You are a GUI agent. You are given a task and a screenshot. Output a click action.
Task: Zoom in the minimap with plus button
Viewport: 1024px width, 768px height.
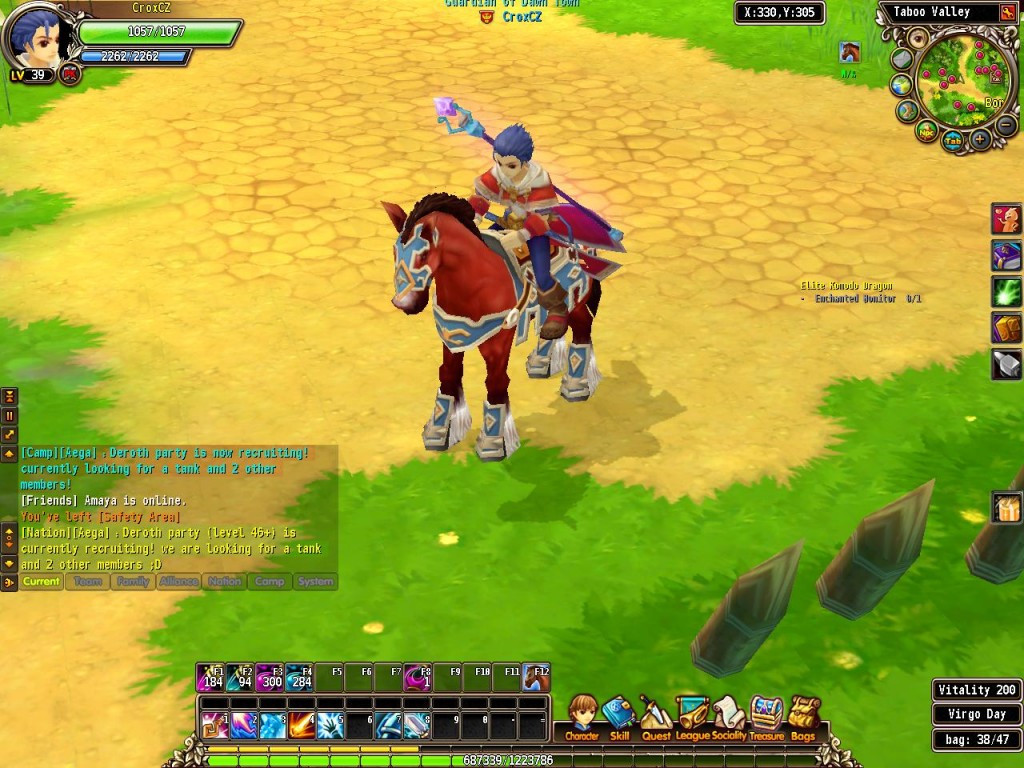980,140
